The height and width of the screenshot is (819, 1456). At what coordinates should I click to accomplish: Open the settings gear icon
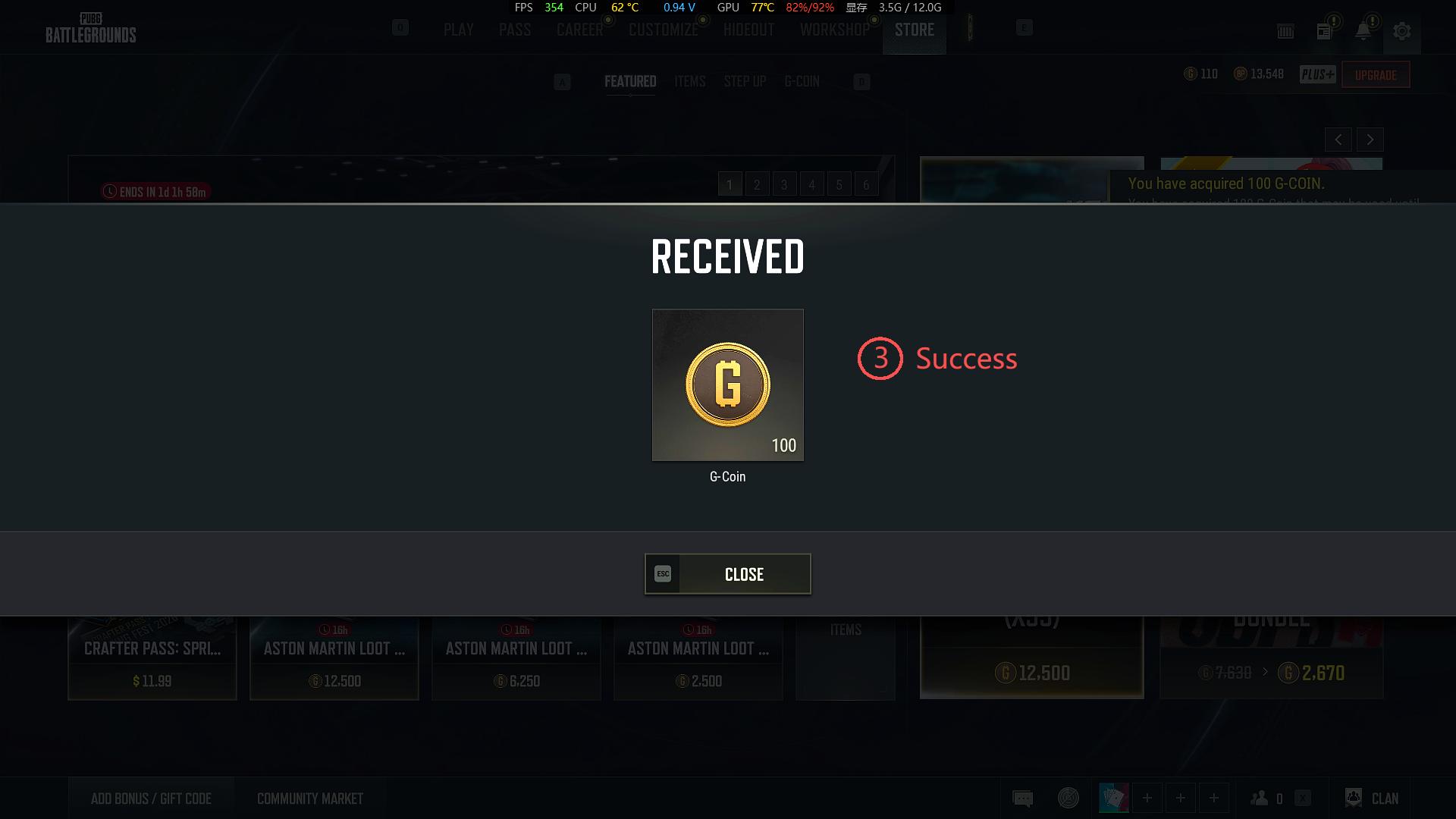1402,32
